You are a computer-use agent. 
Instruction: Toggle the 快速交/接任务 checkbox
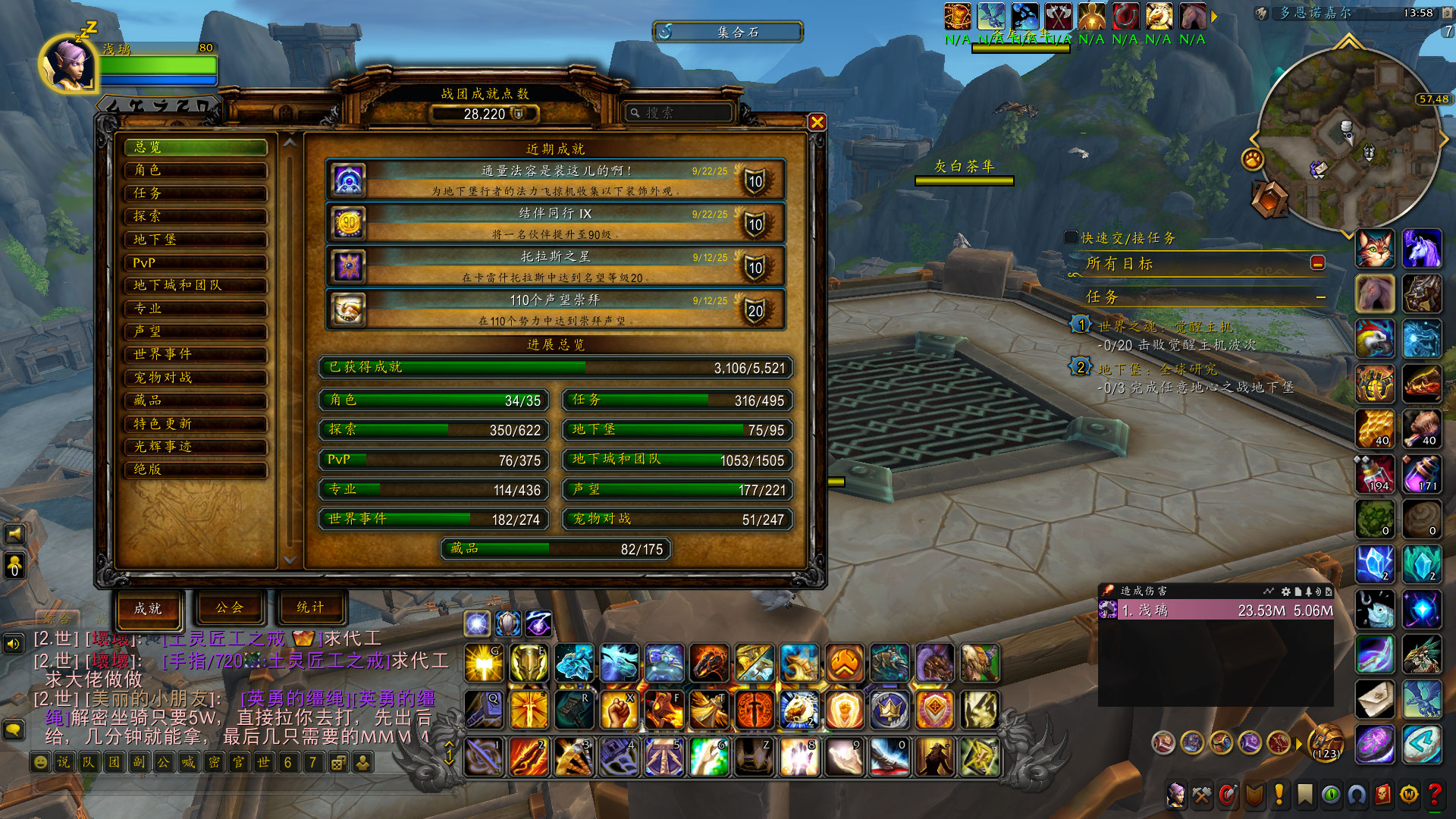coord(1071,237)
